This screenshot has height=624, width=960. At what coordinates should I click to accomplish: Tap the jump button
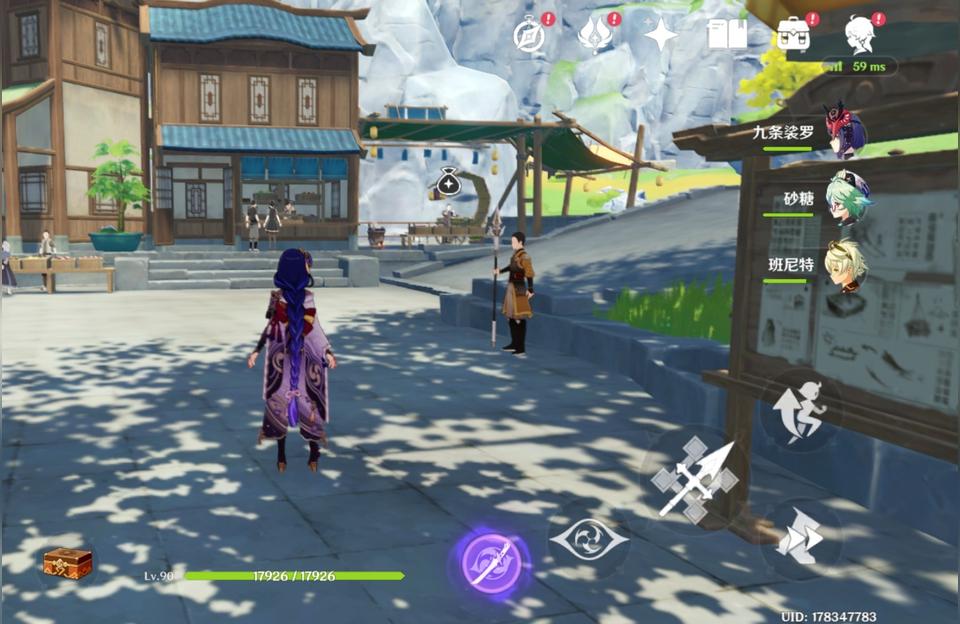tap(799, 412)
